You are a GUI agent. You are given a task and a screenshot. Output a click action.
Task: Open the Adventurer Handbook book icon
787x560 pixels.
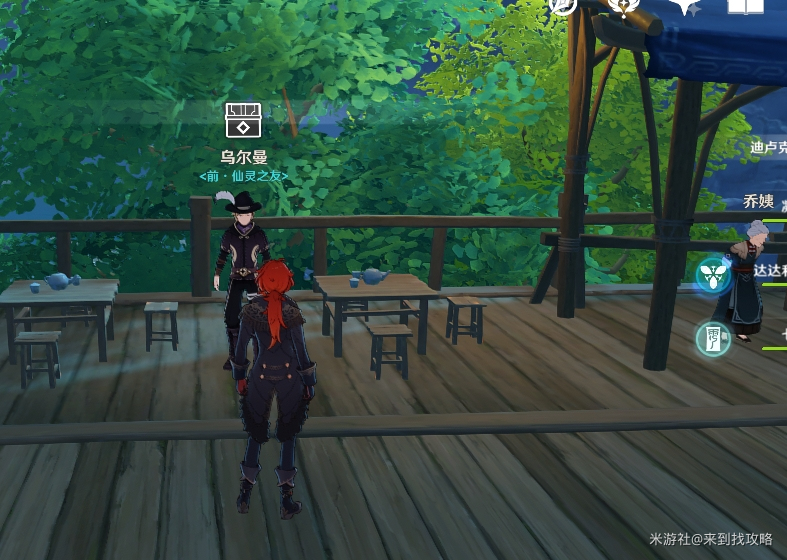click(745, 6)
